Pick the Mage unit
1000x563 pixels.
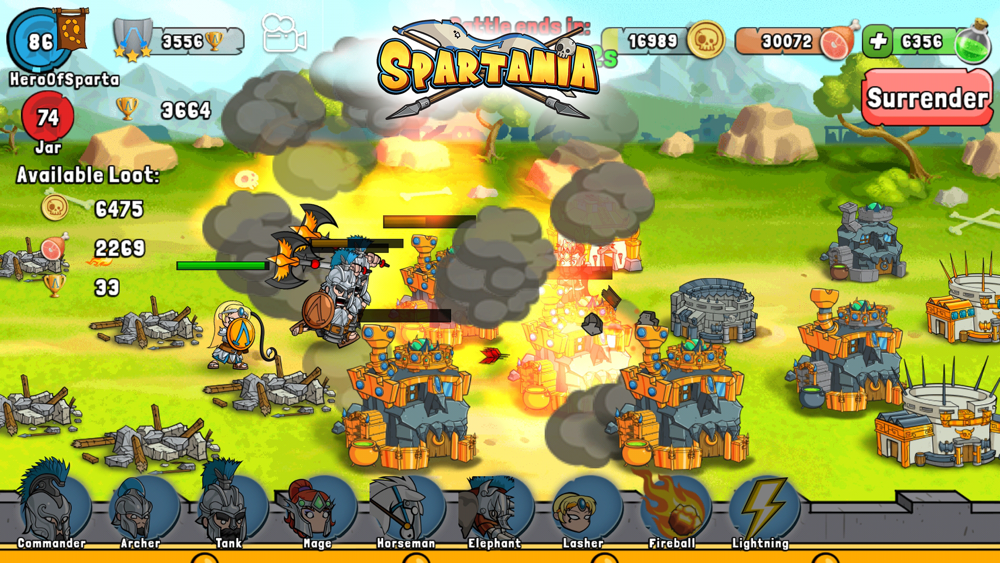point(317,507)
